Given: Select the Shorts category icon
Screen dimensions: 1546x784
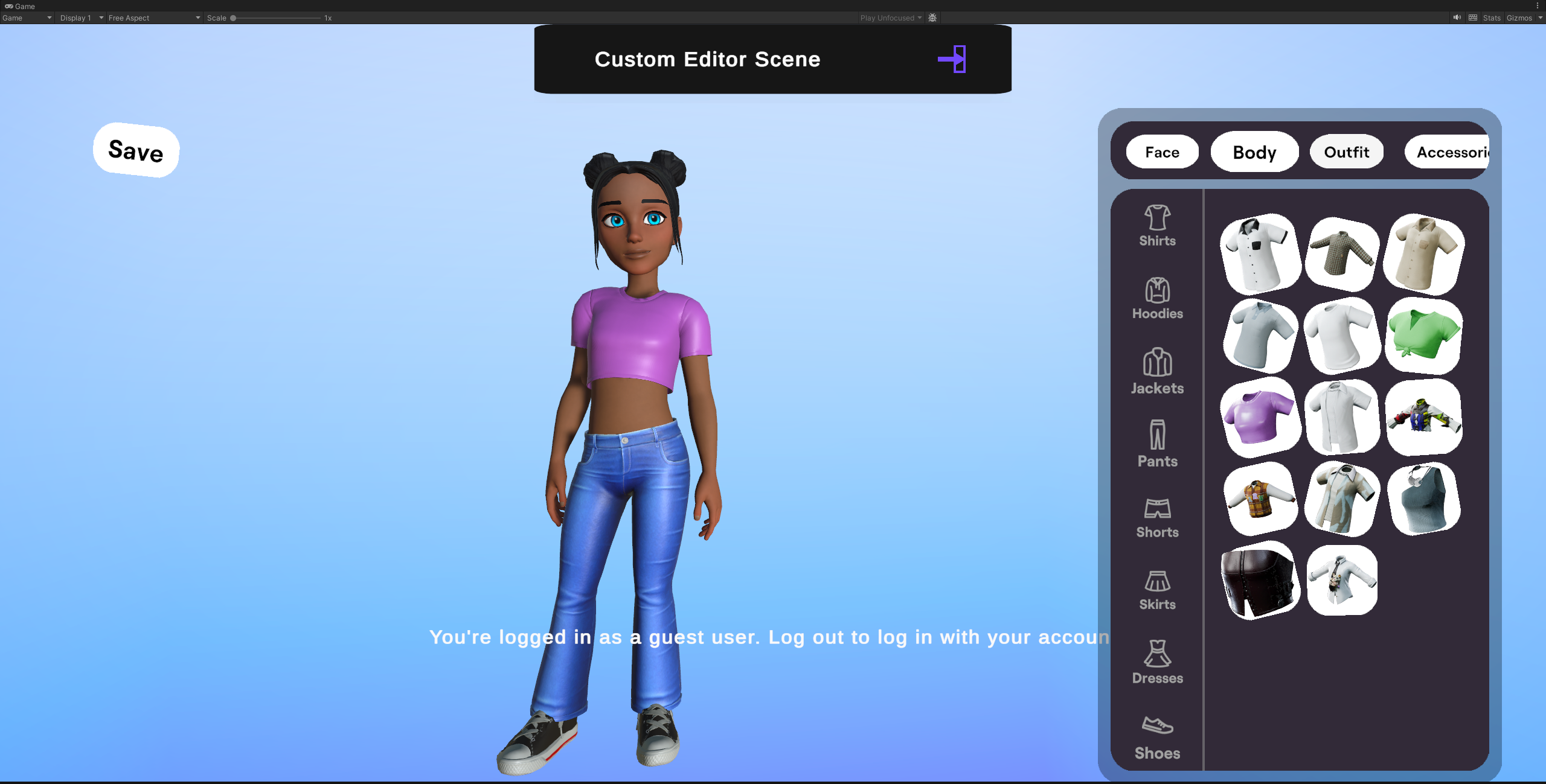Looking at the screenshot, I should point(1156,518).
